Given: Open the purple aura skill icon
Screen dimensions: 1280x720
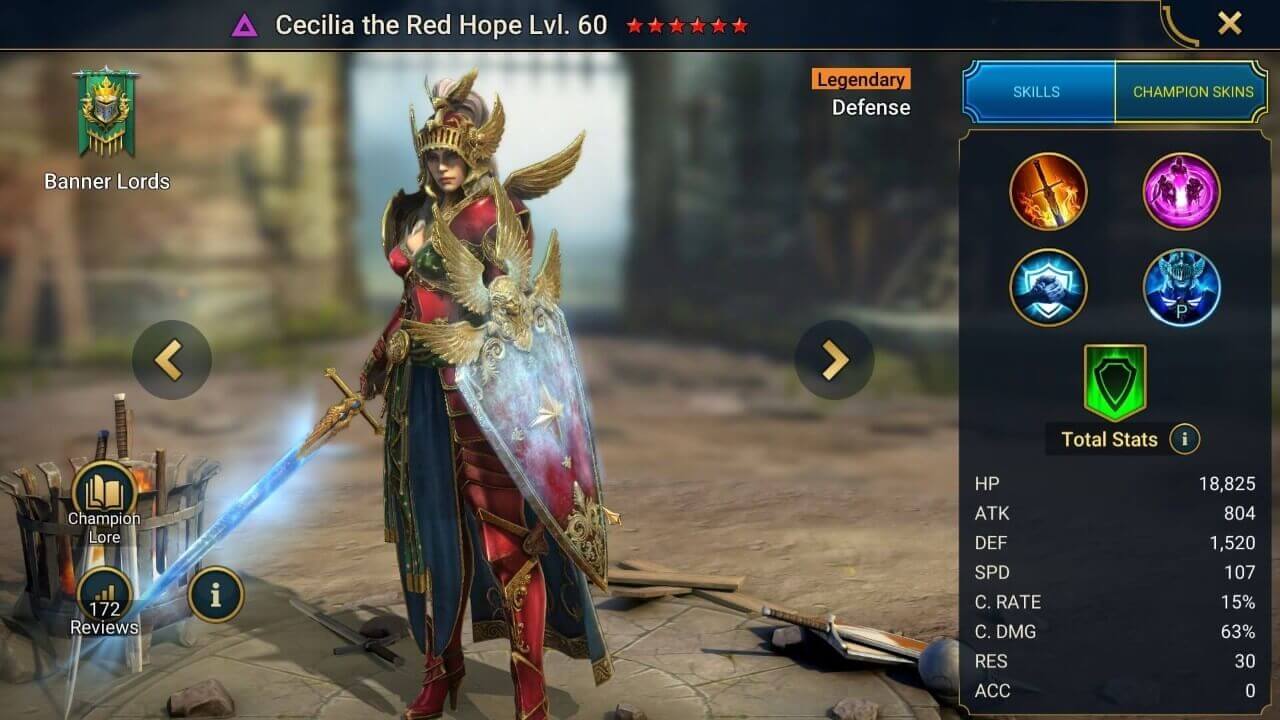Looking at the screenshot, I should (x=1181, y=192).
